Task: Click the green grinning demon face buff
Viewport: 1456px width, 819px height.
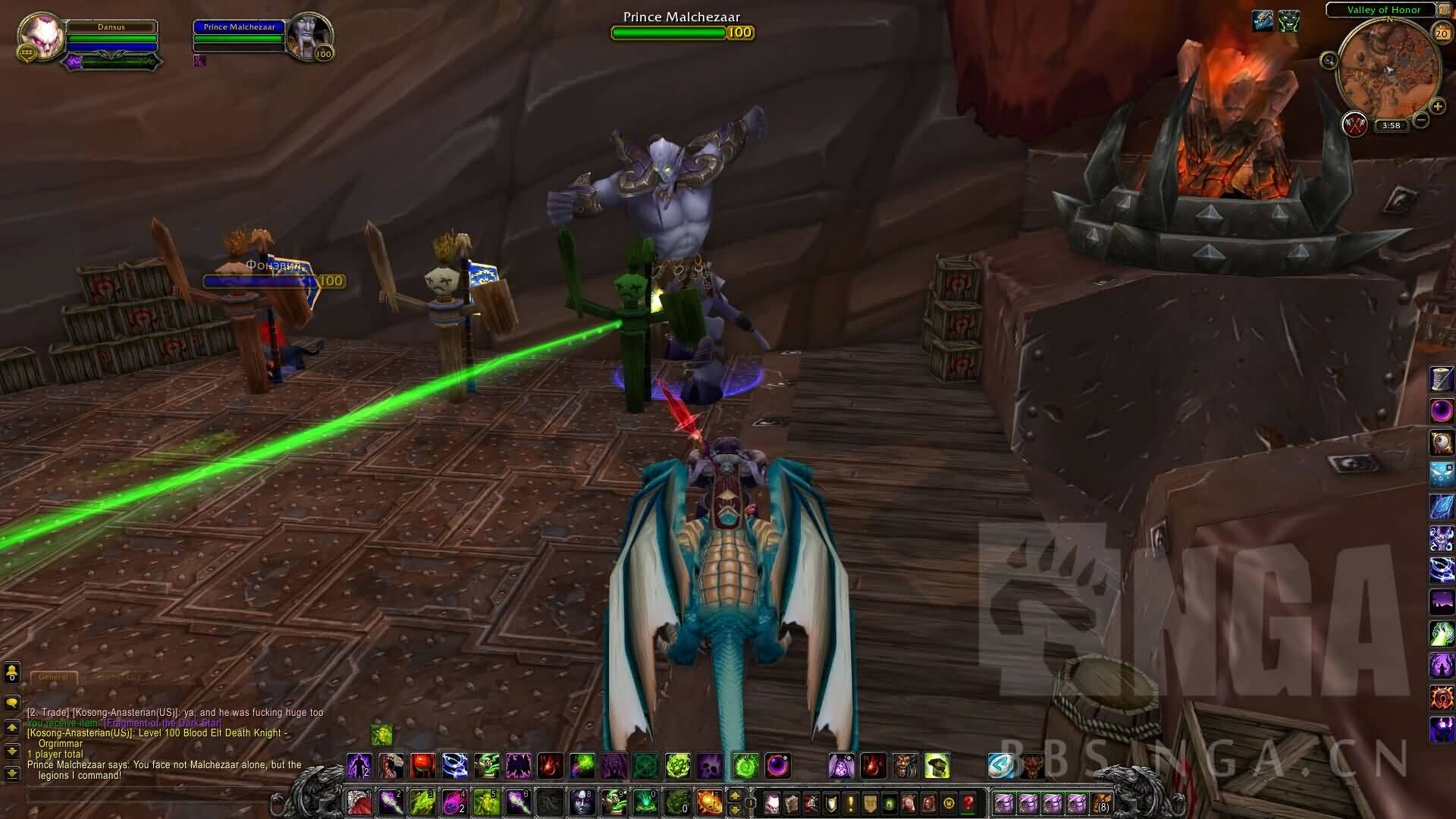Action: (1289, 22)
